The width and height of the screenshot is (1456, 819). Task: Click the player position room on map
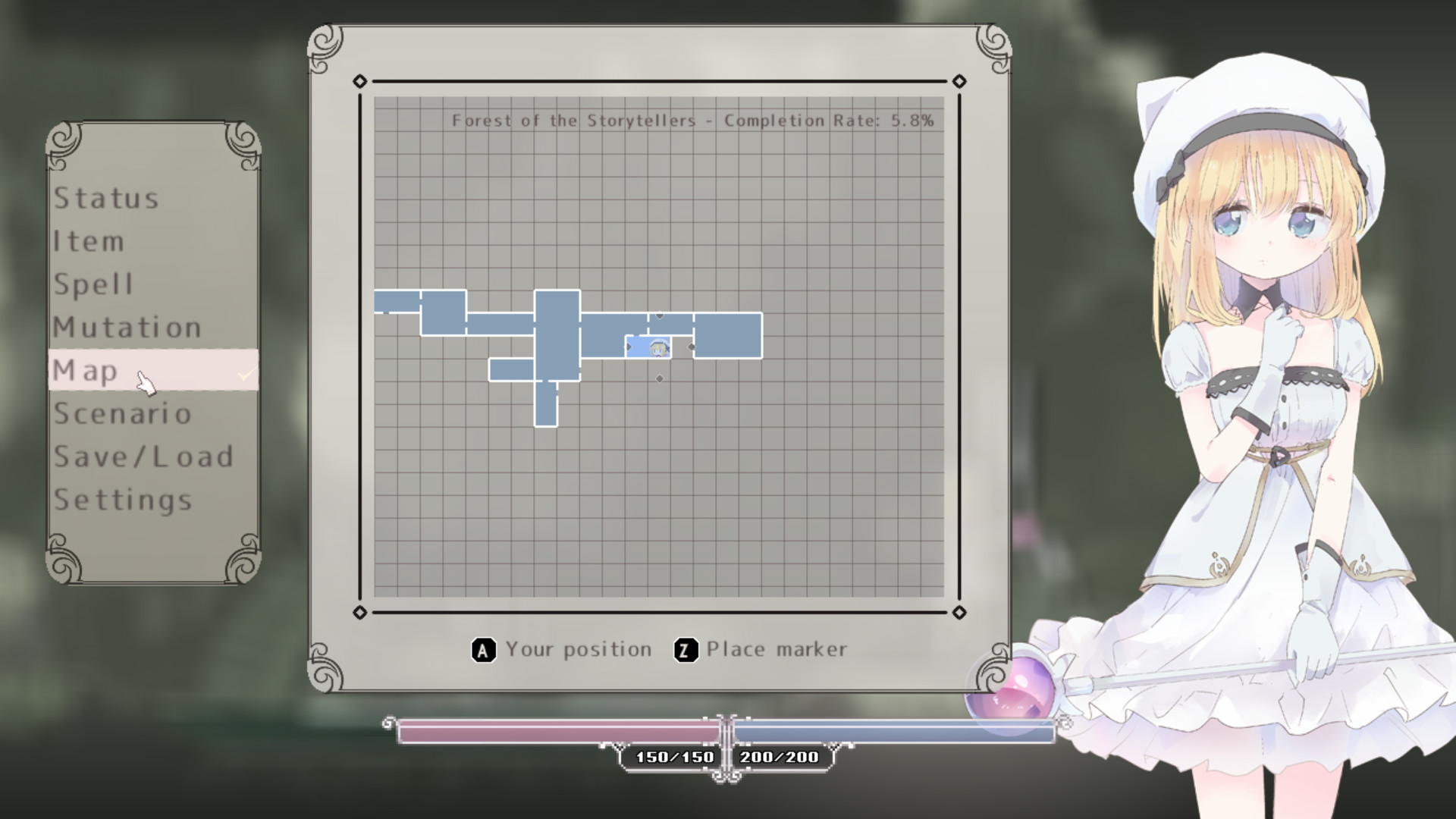(x=648, y=347)
